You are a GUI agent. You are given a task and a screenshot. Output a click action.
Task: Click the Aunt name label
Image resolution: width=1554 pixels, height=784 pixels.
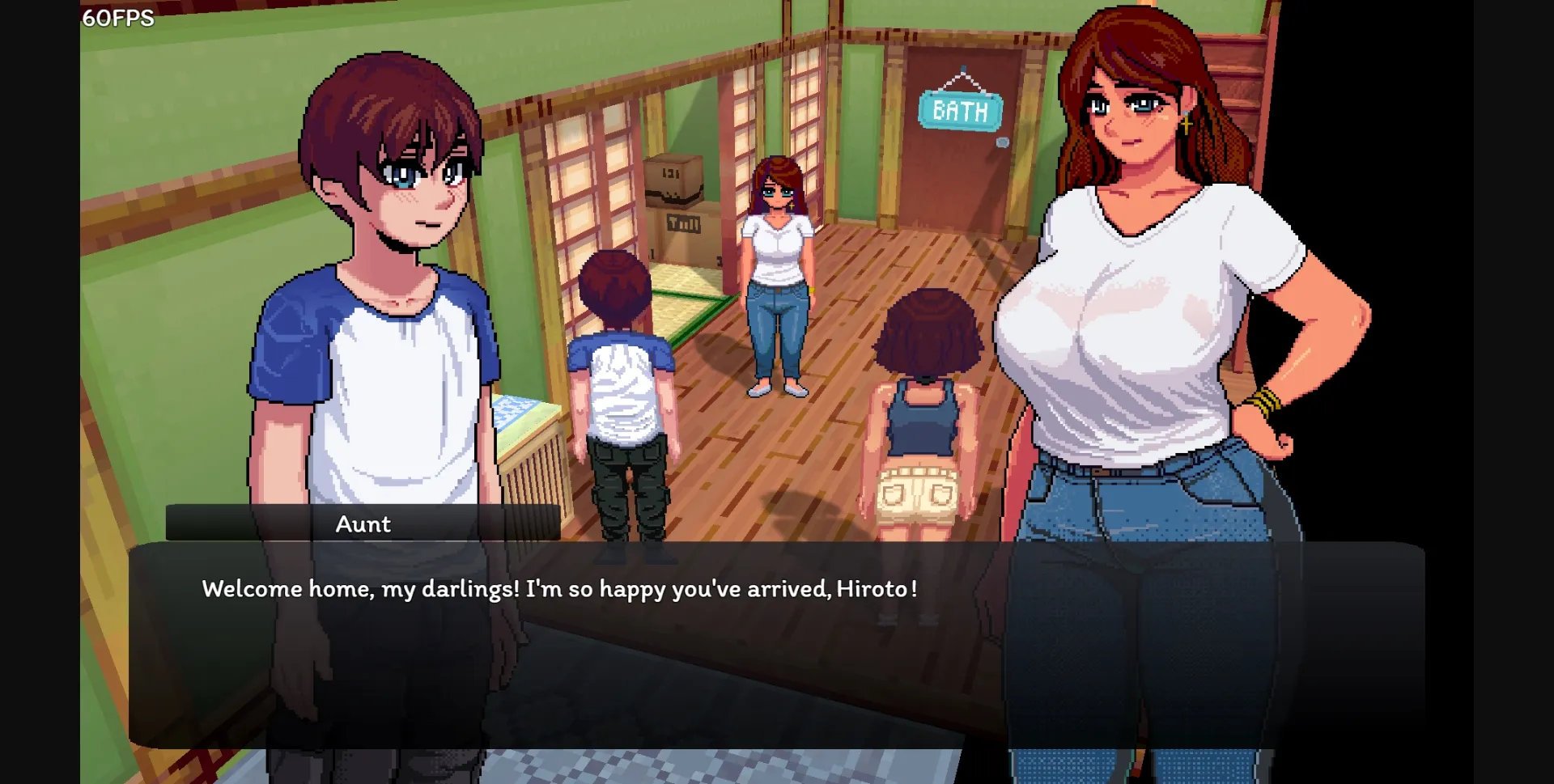point(363,524)
